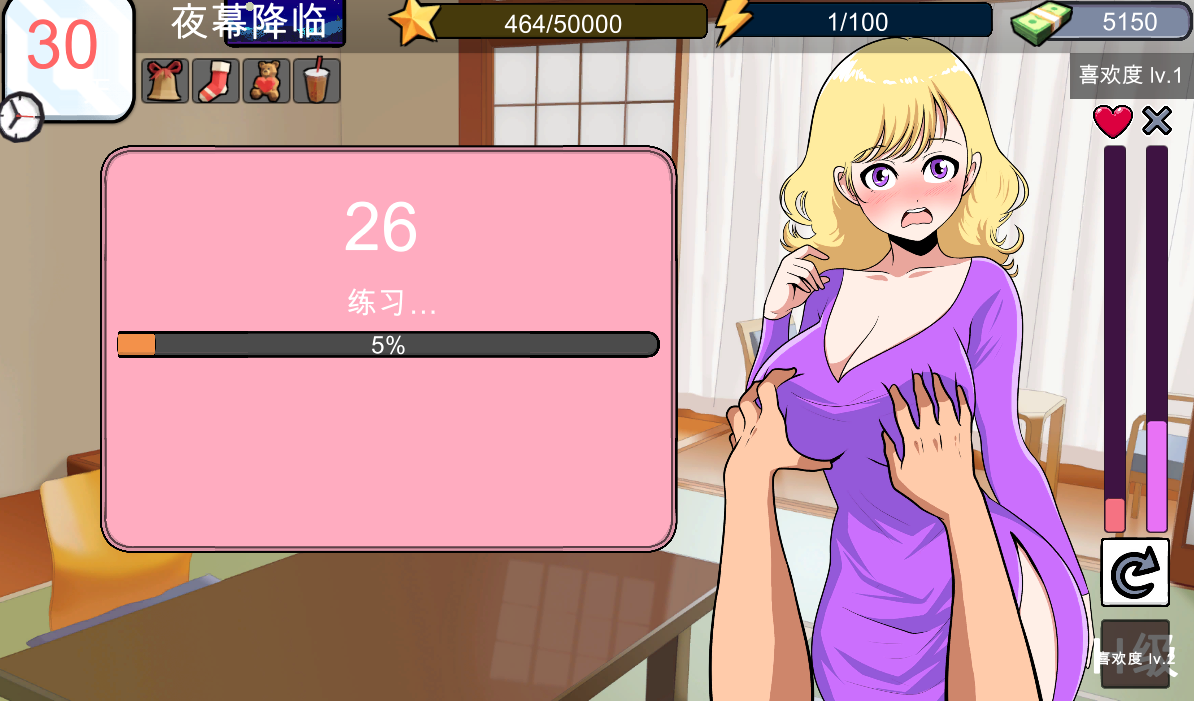This screenshot has width=1194, height=701.
Task: Select the bell gift item
Action: pyautogui.click(x=165, y=81)
